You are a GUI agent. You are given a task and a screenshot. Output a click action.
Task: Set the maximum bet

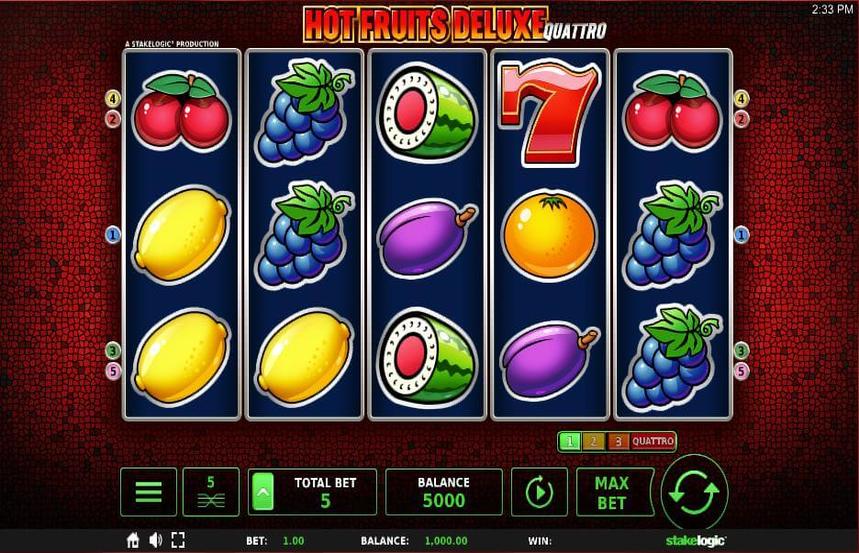point(610,492)
